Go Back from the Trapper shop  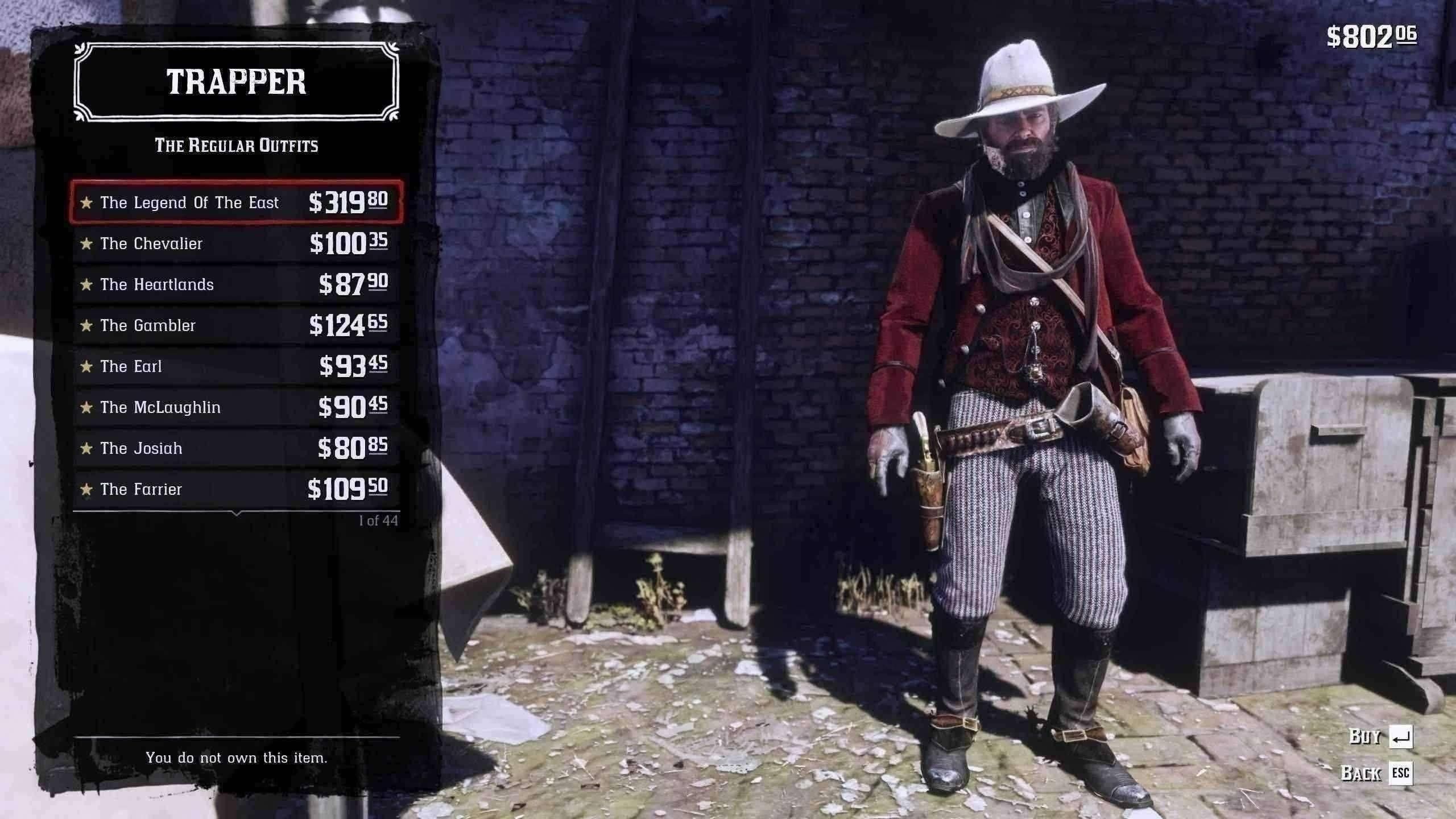coord(1376,773)
